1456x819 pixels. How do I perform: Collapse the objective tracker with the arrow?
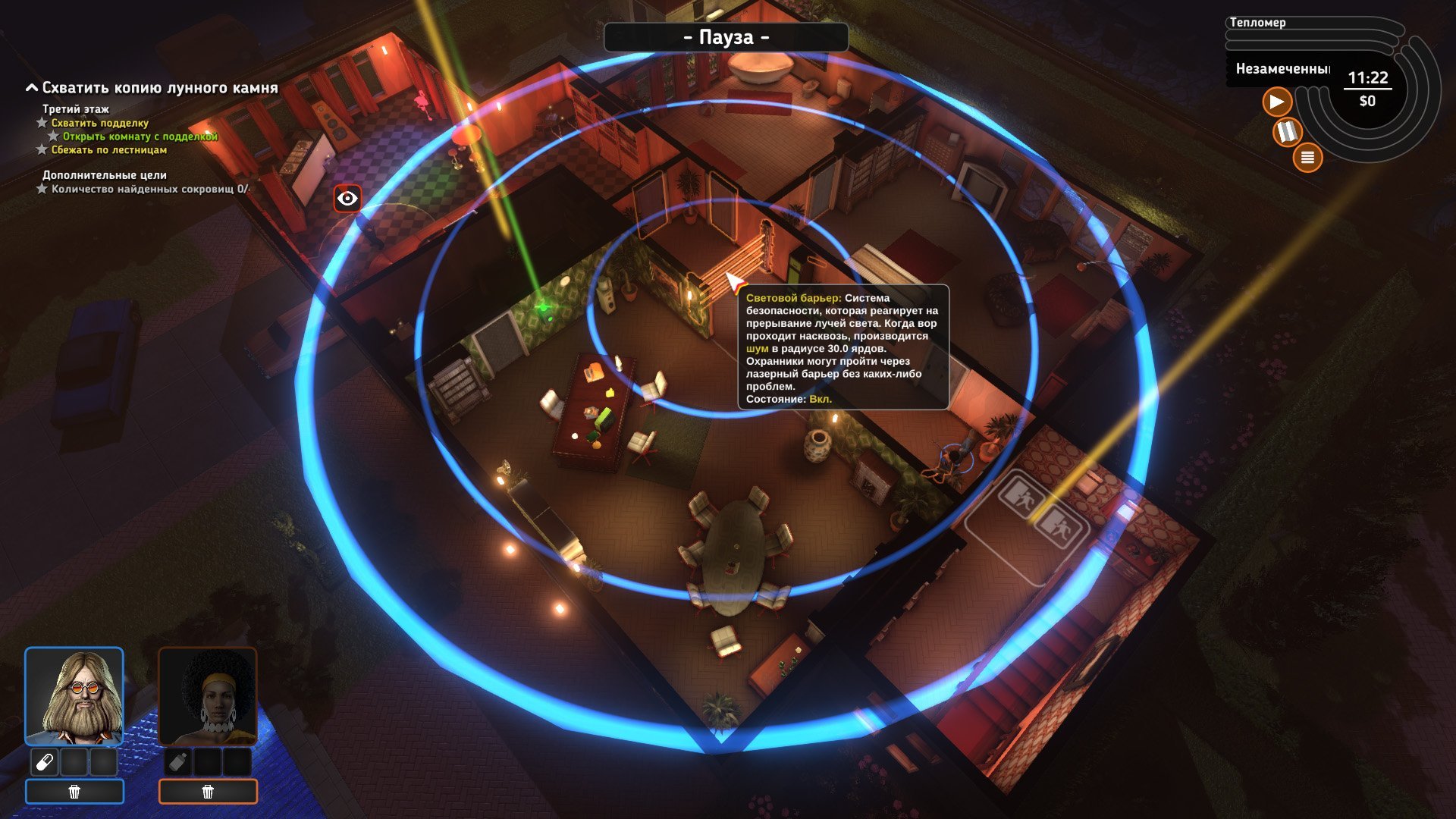coord(32,88)
